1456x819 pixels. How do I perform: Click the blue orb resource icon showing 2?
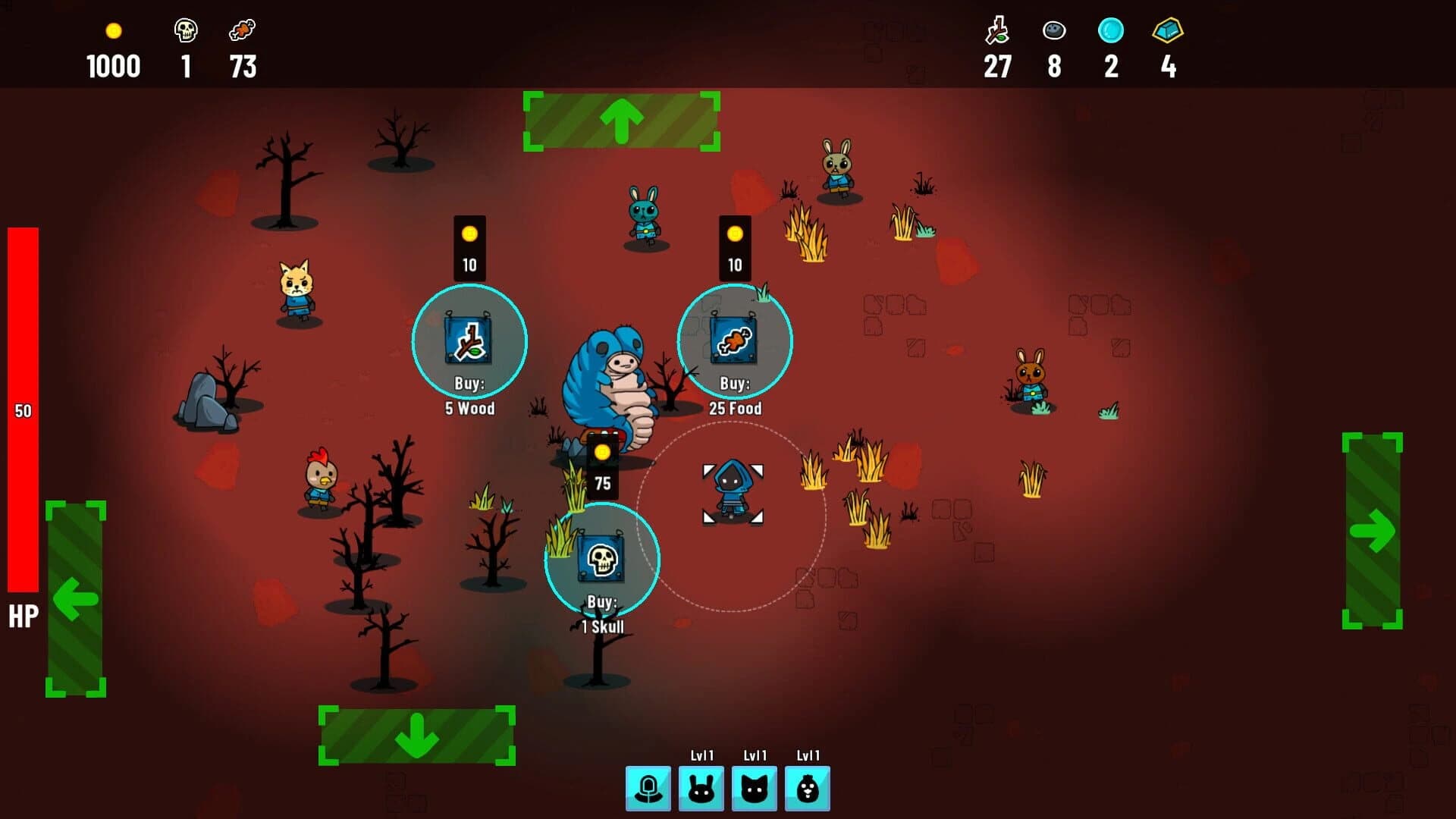pos(1110,32)
